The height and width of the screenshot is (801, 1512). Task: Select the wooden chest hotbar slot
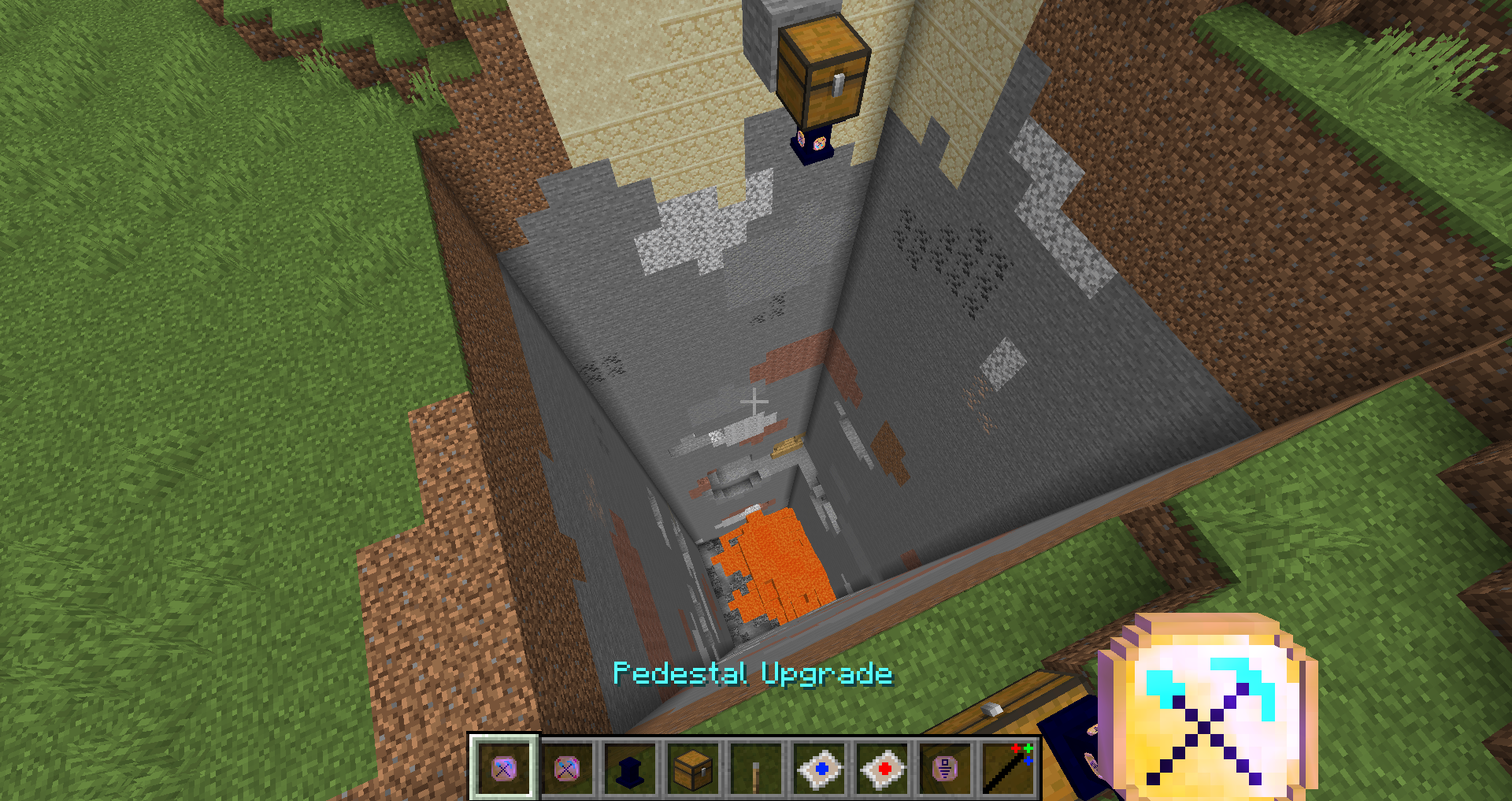point(693,768)
